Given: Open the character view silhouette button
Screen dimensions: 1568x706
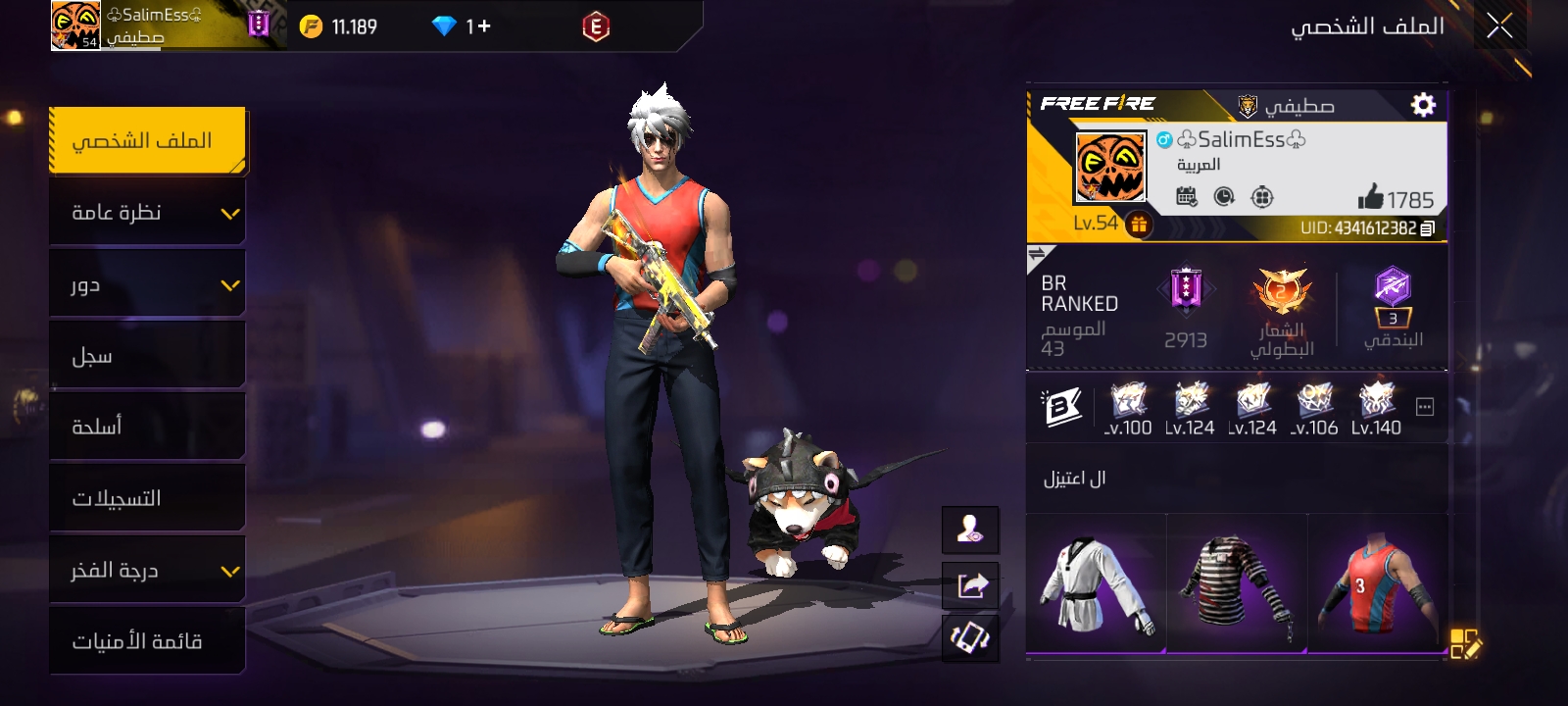Looking at the screenshot, I should pos(971,530).
